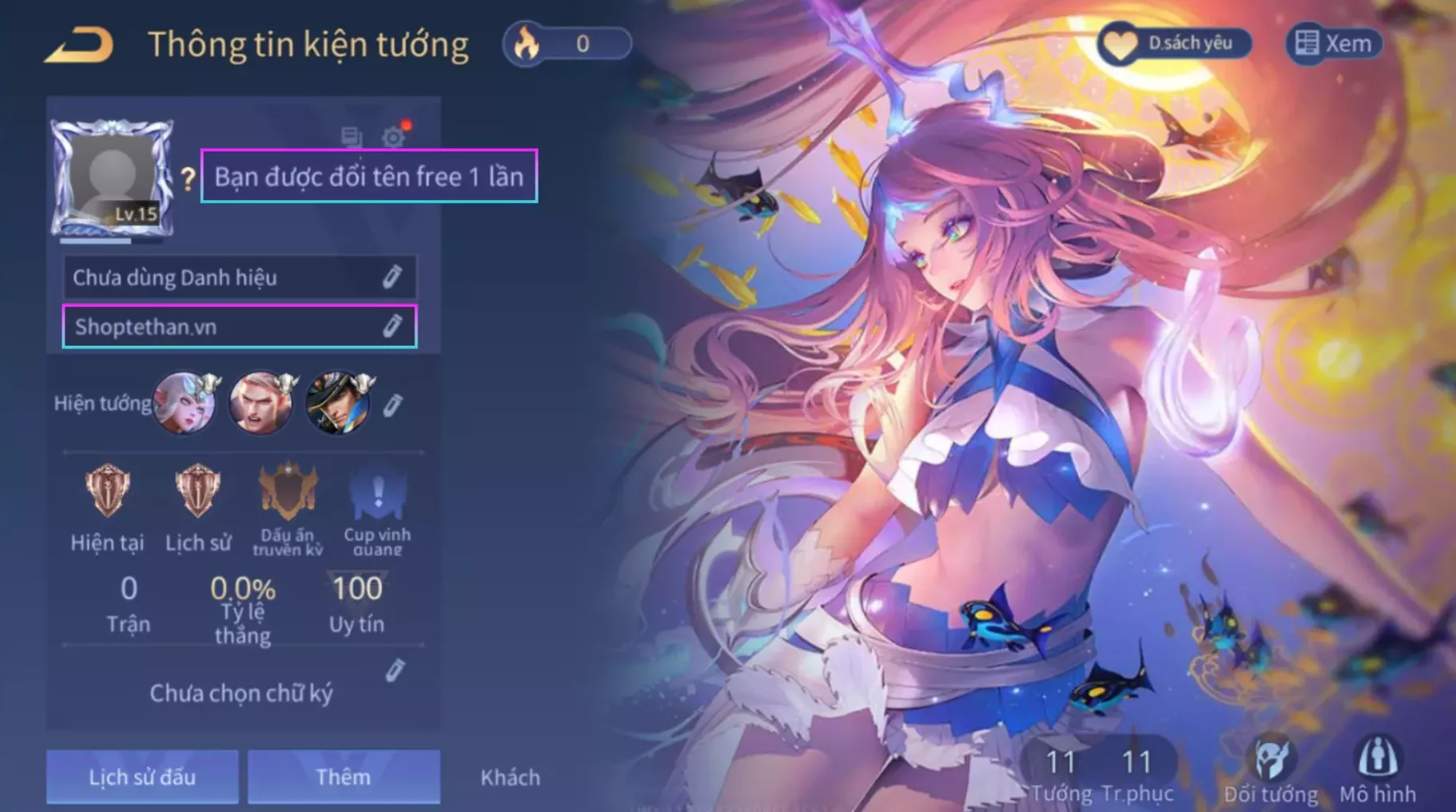Edit the Chưa dùng Danh hiệu title
Viewport: 1456px width, 812px height.
tap(391, 277)
